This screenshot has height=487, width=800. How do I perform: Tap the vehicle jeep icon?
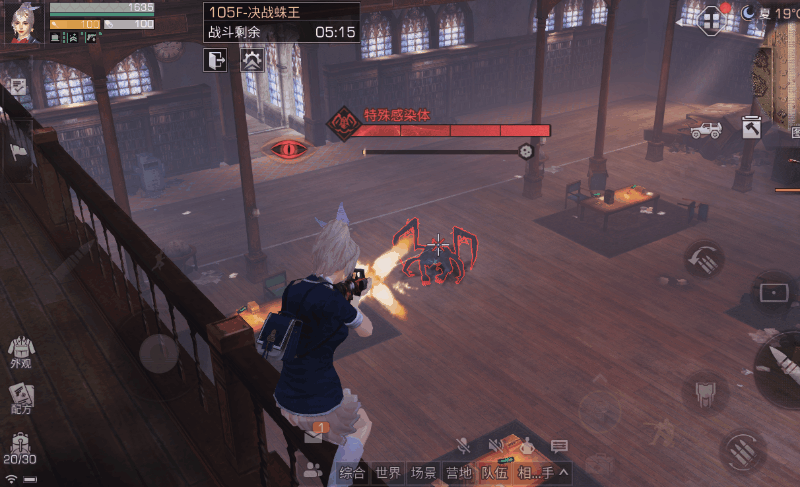click(x=705, y=129)
